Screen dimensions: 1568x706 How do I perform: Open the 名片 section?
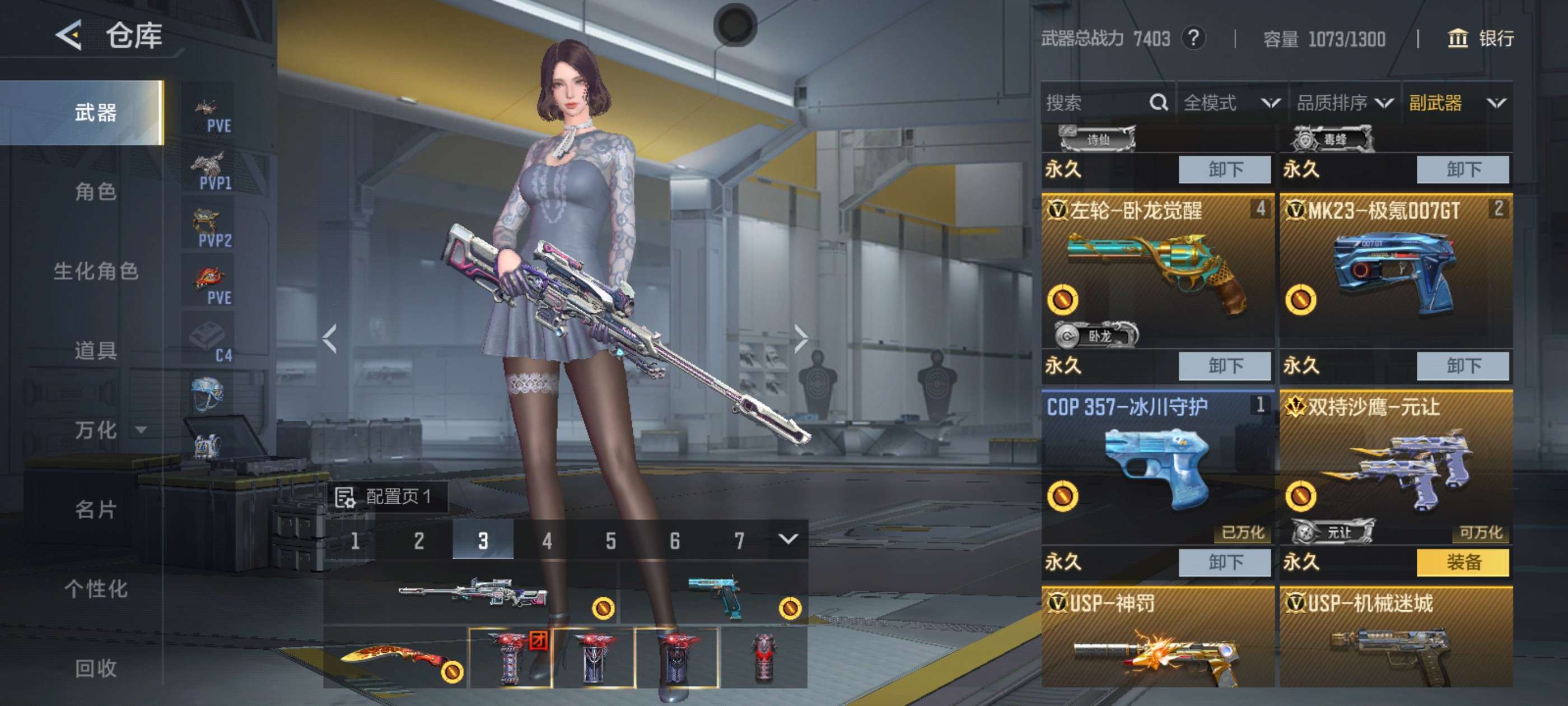point(96,509)
